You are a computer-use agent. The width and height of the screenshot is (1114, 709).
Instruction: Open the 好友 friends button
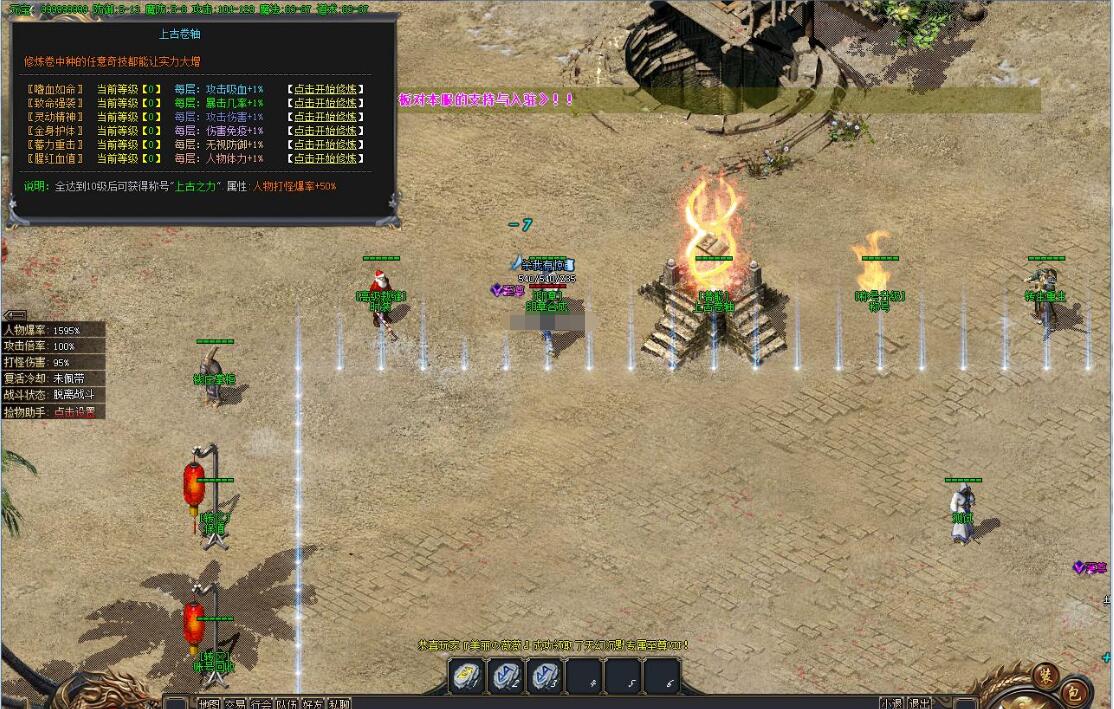coord(312,703)
